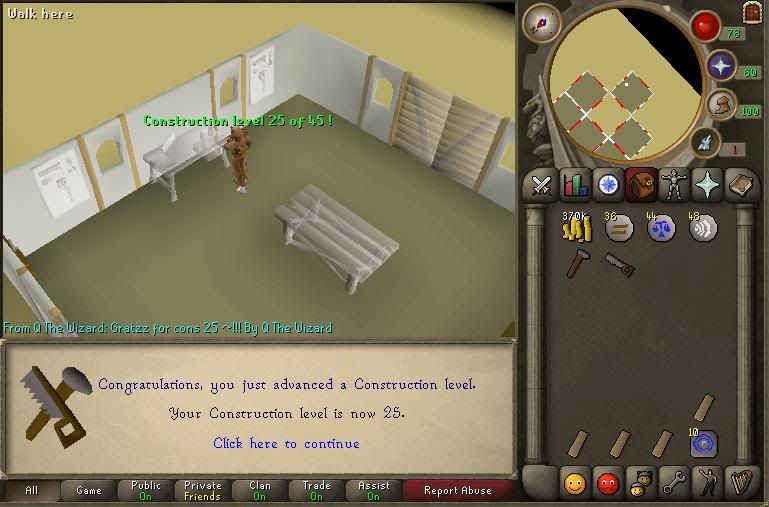Select the saw in the inventory

point(618,264)
